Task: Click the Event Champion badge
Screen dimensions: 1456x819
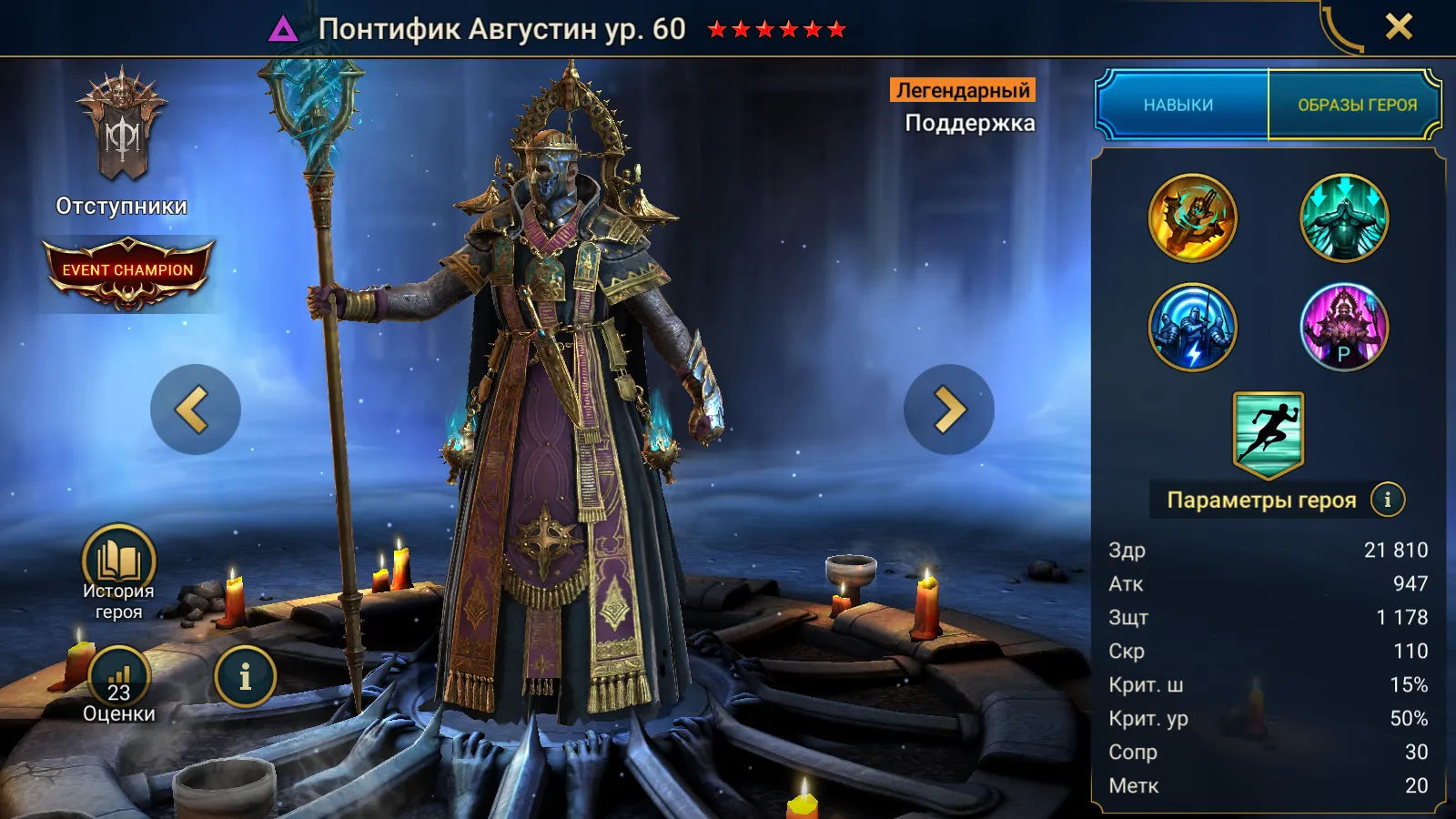Action: (127, 272)
